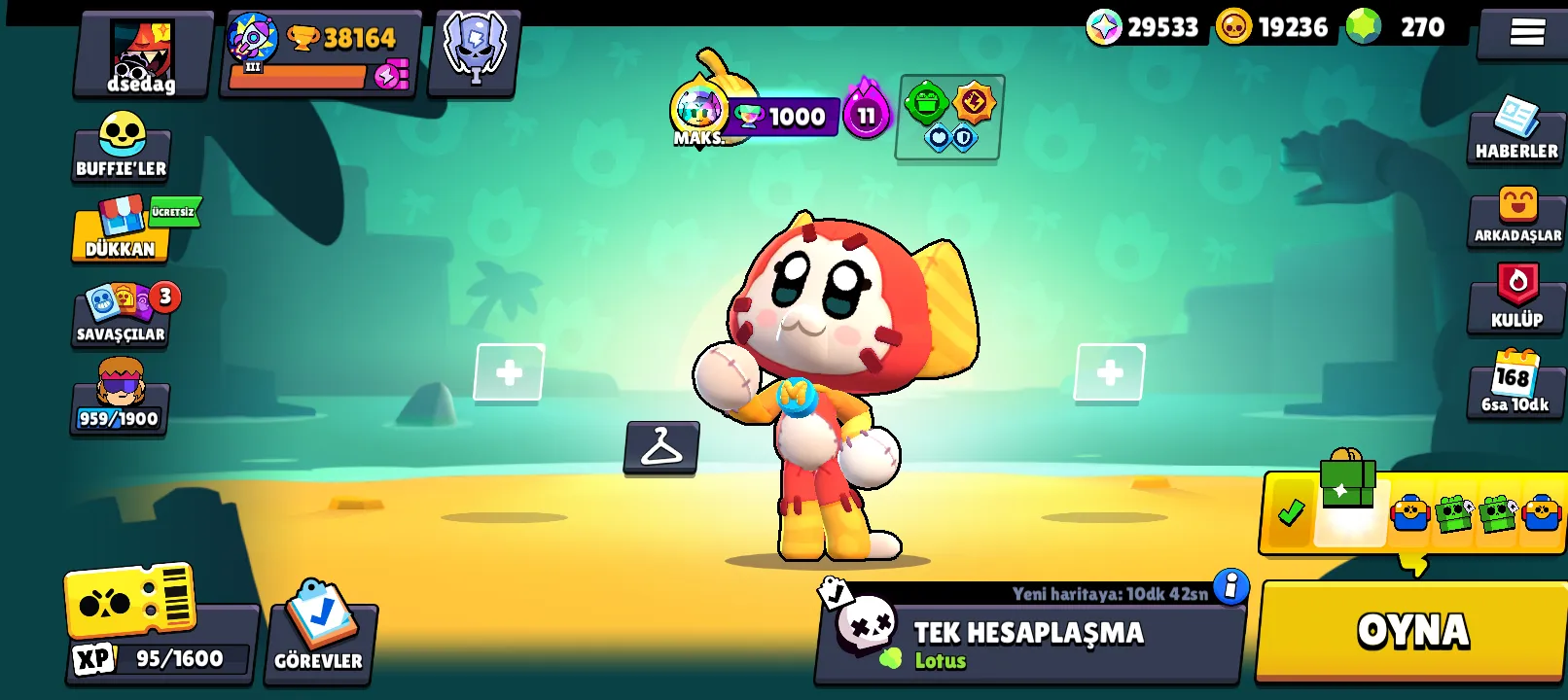Screen dimensions: 1568x700
Task: Check the Lotus map info icon
Action: coord(1230,585)
